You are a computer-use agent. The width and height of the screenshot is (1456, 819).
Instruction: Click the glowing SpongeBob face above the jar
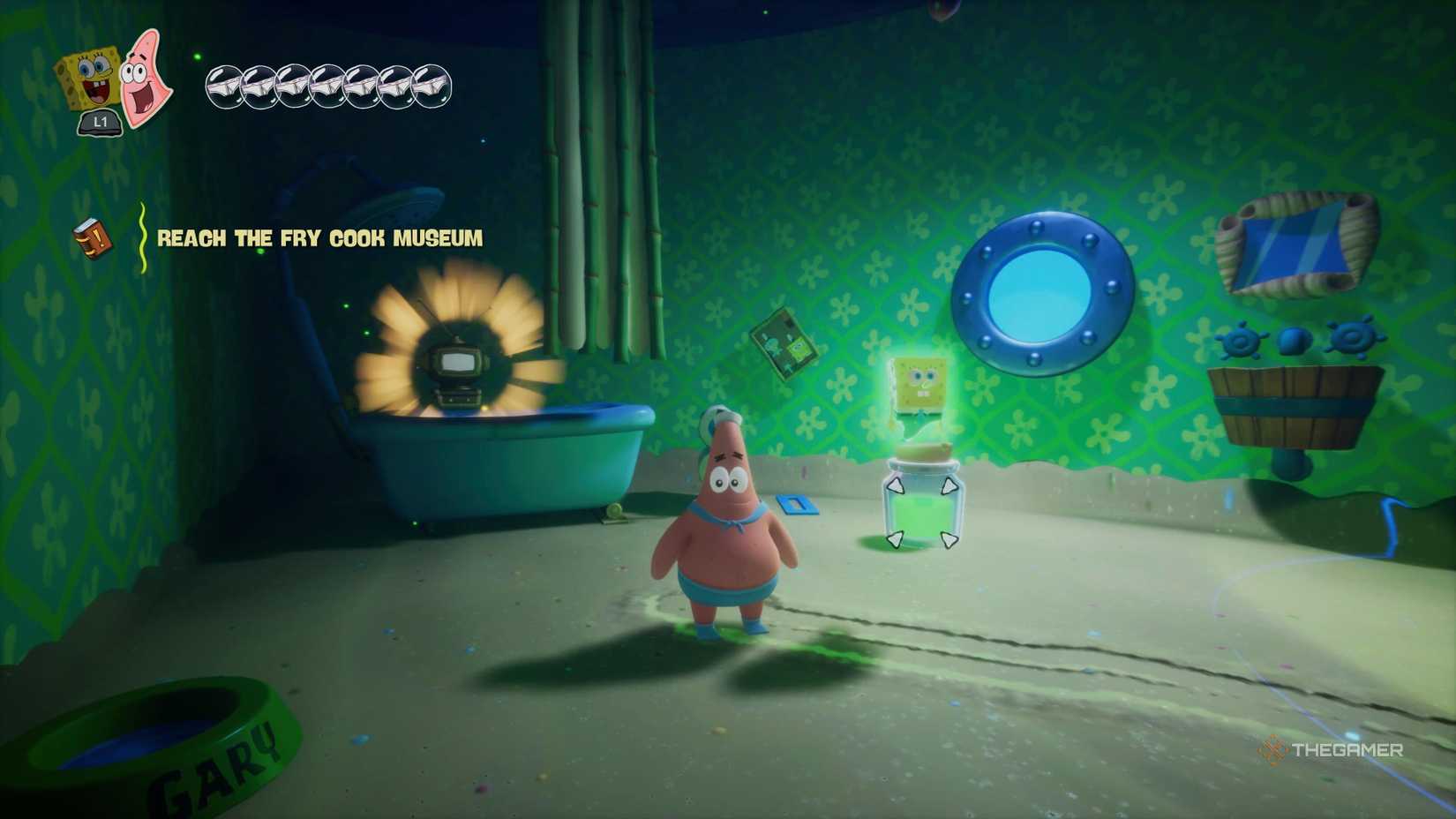[918, 383]
